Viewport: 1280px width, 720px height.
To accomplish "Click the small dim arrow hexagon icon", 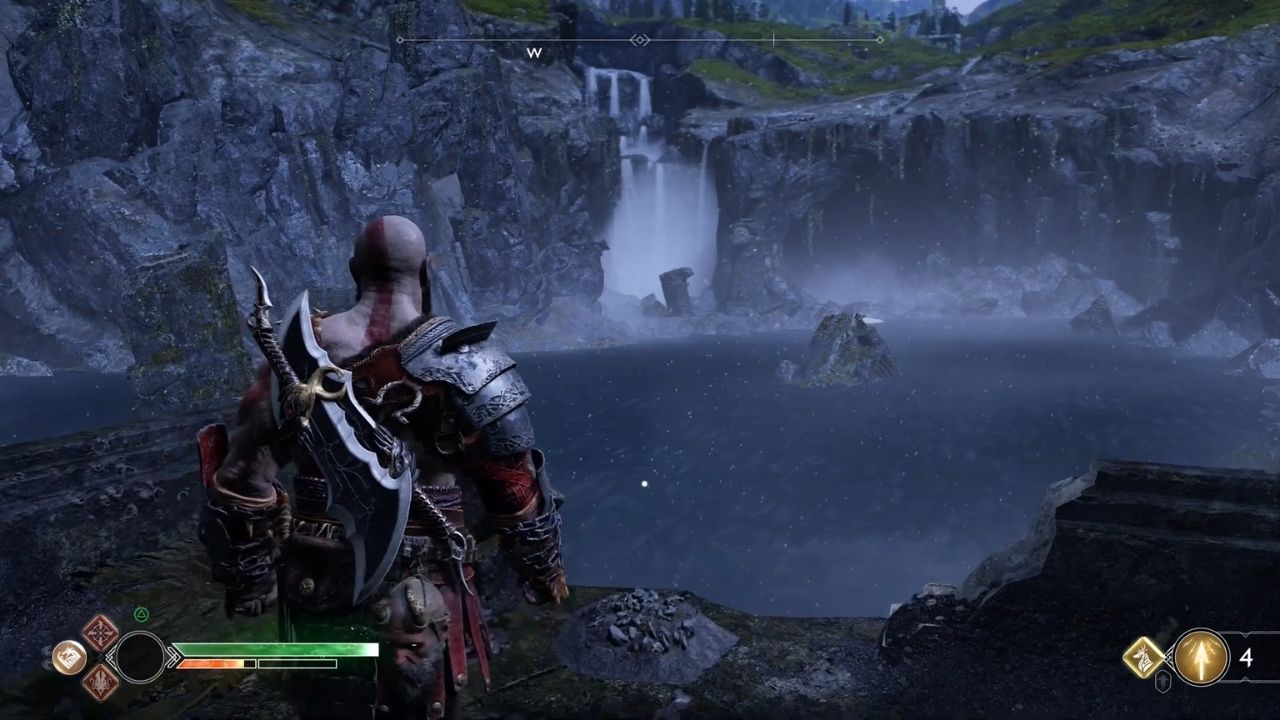I will 1163,682.
